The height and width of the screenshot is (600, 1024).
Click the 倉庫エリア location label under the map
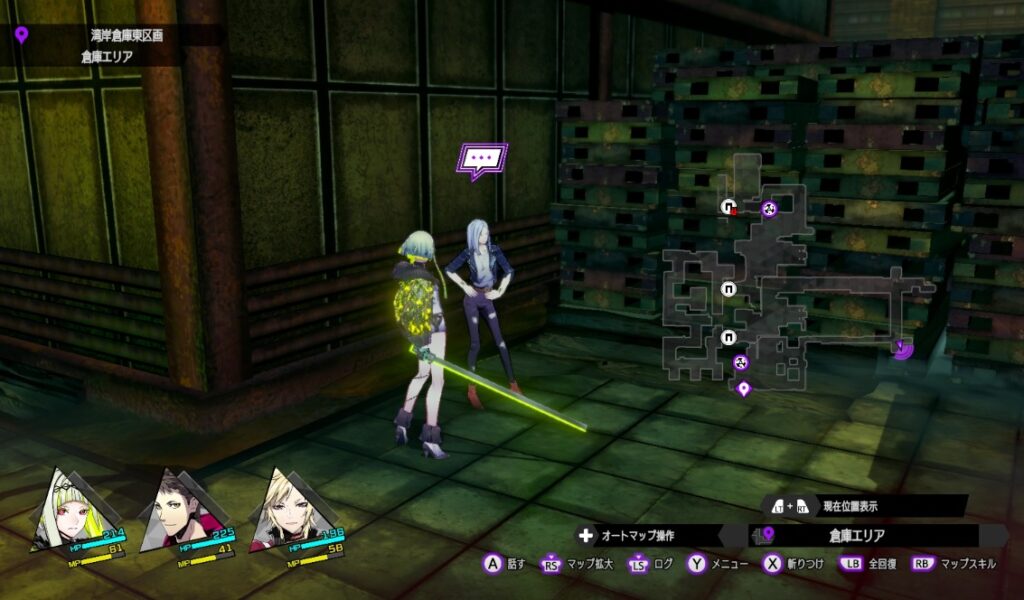tap(860, 535)
